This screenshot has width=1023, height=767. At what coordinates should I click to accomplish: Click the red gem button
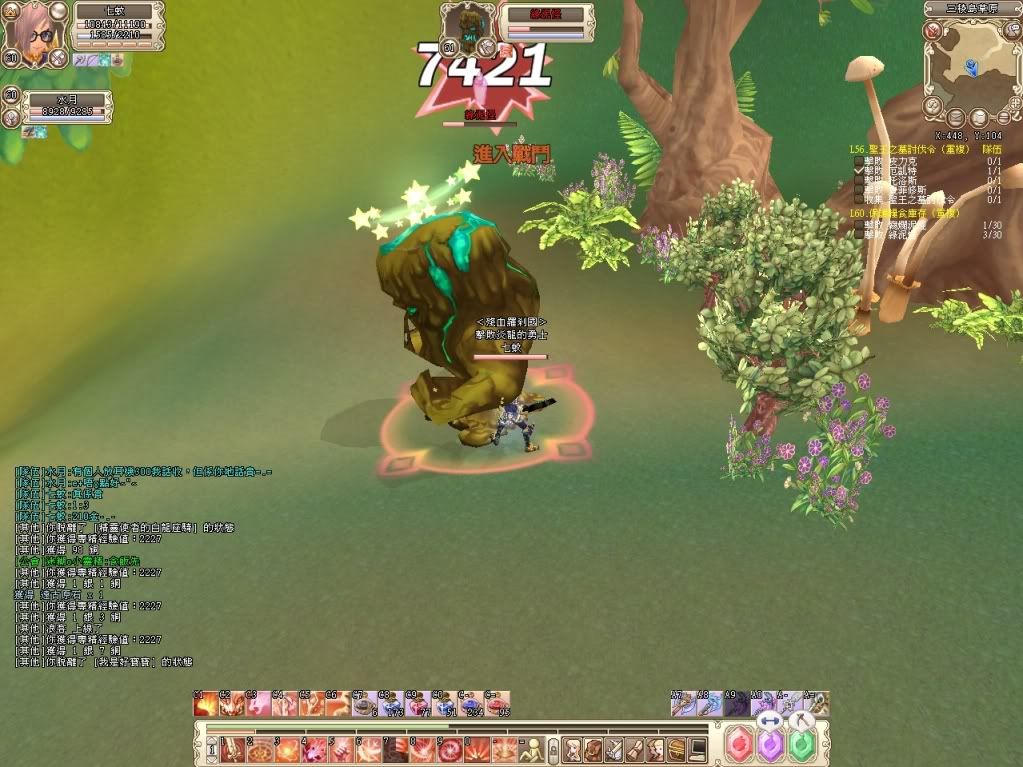(739, 745)
